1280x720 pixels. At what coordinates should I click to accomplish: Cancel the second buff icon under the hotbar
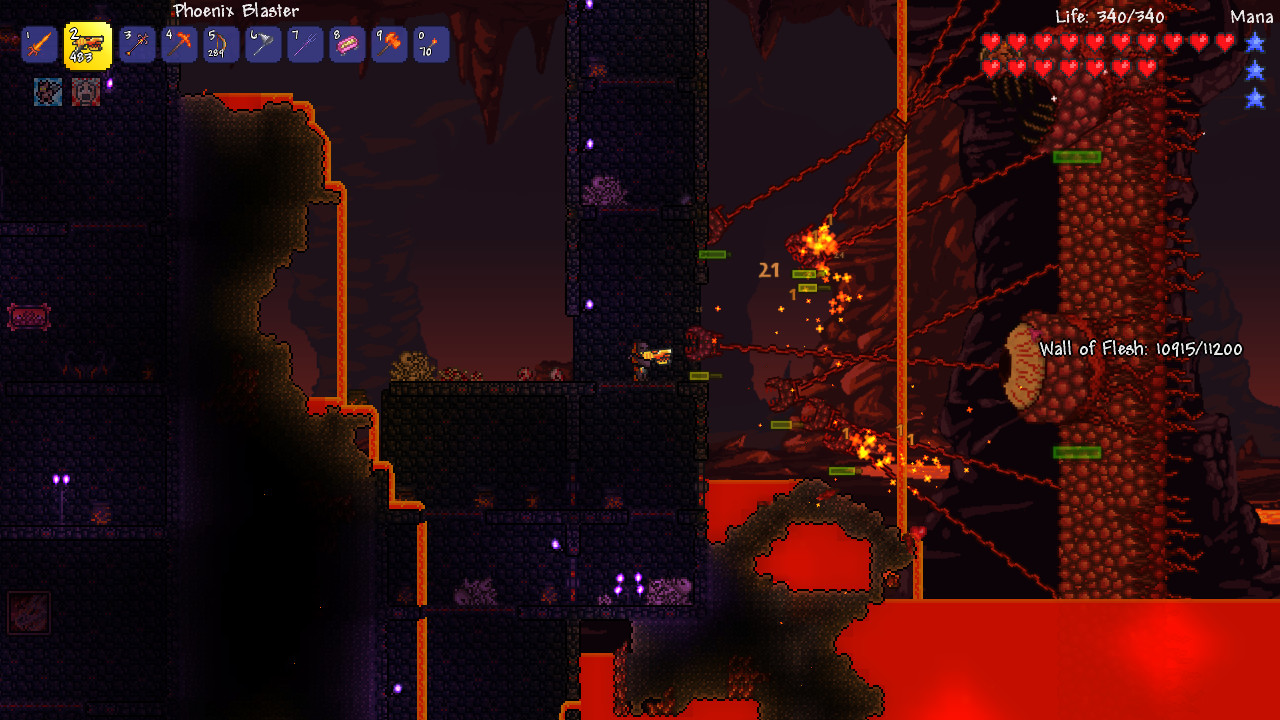[88, 91]
